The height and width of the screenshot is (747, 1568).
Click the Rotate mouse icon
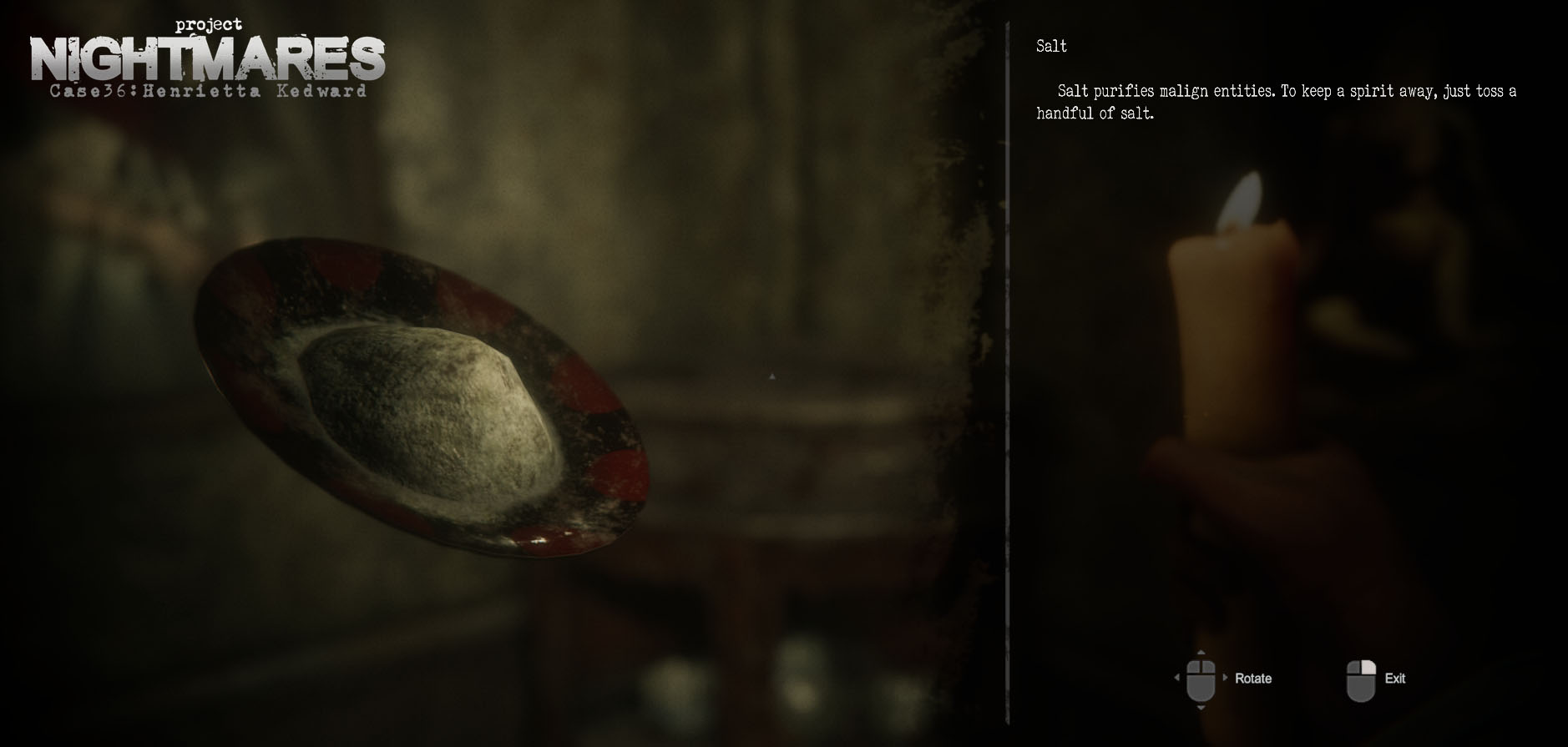tap(1200, 679)
